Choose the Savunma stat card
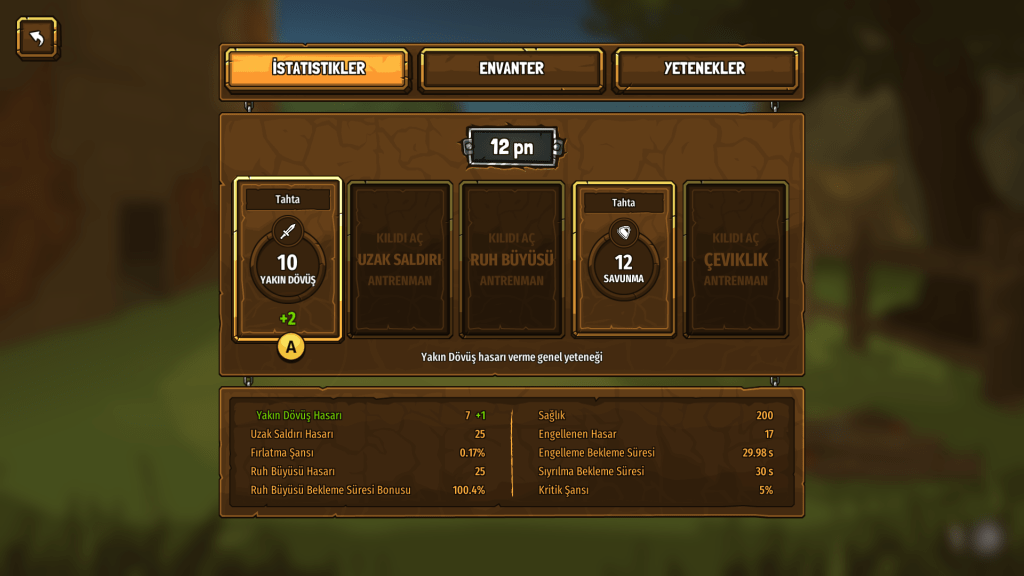The height and width of the screenshot is (576, 1024). click(x=623, y=259)
